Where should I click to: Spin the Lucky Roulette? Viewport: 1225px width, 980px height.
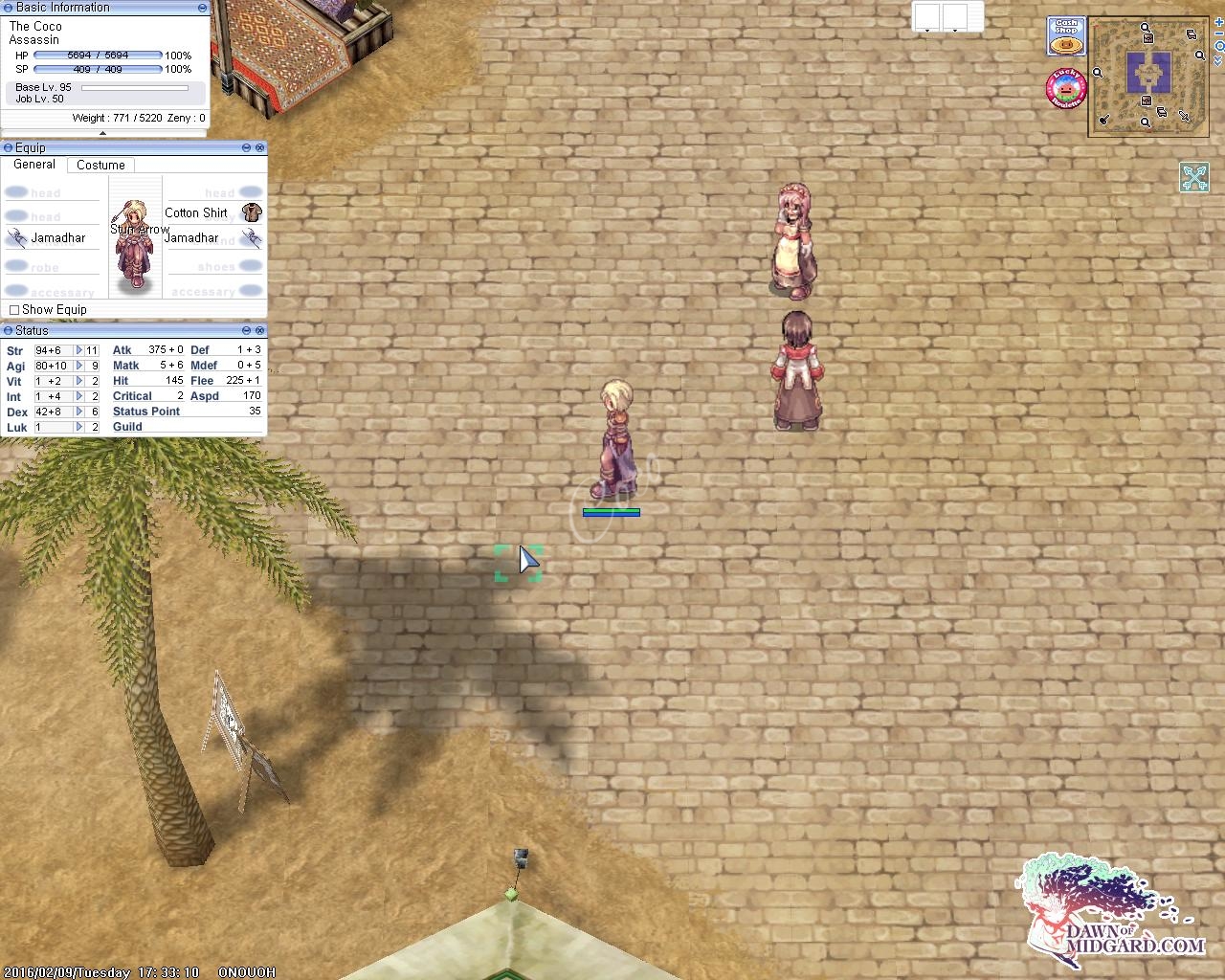pos(1065,87)
